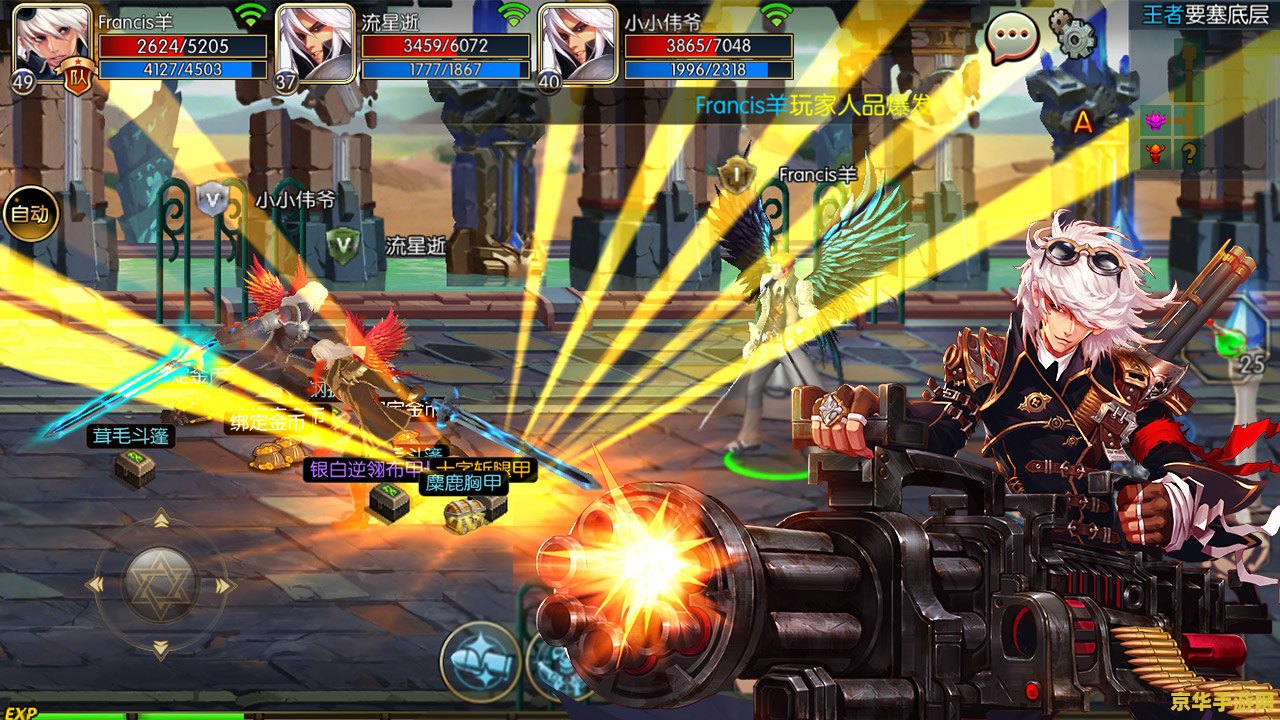Click the question mark minimap room
This screenshot has height=720, width=1280.
click(x=1189, y=155)
